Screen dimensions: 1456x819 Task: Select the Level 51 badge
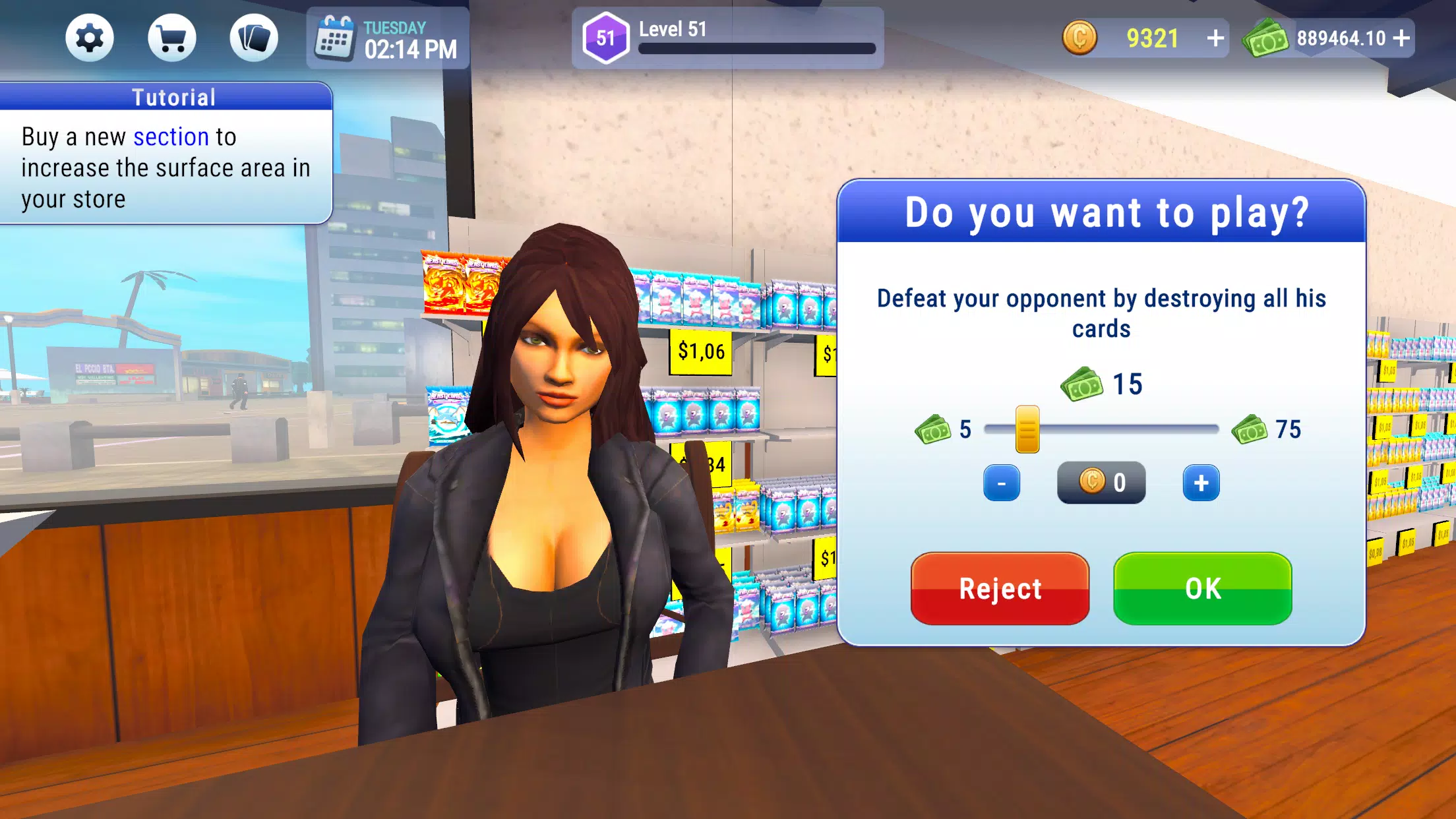coord(608,38)
